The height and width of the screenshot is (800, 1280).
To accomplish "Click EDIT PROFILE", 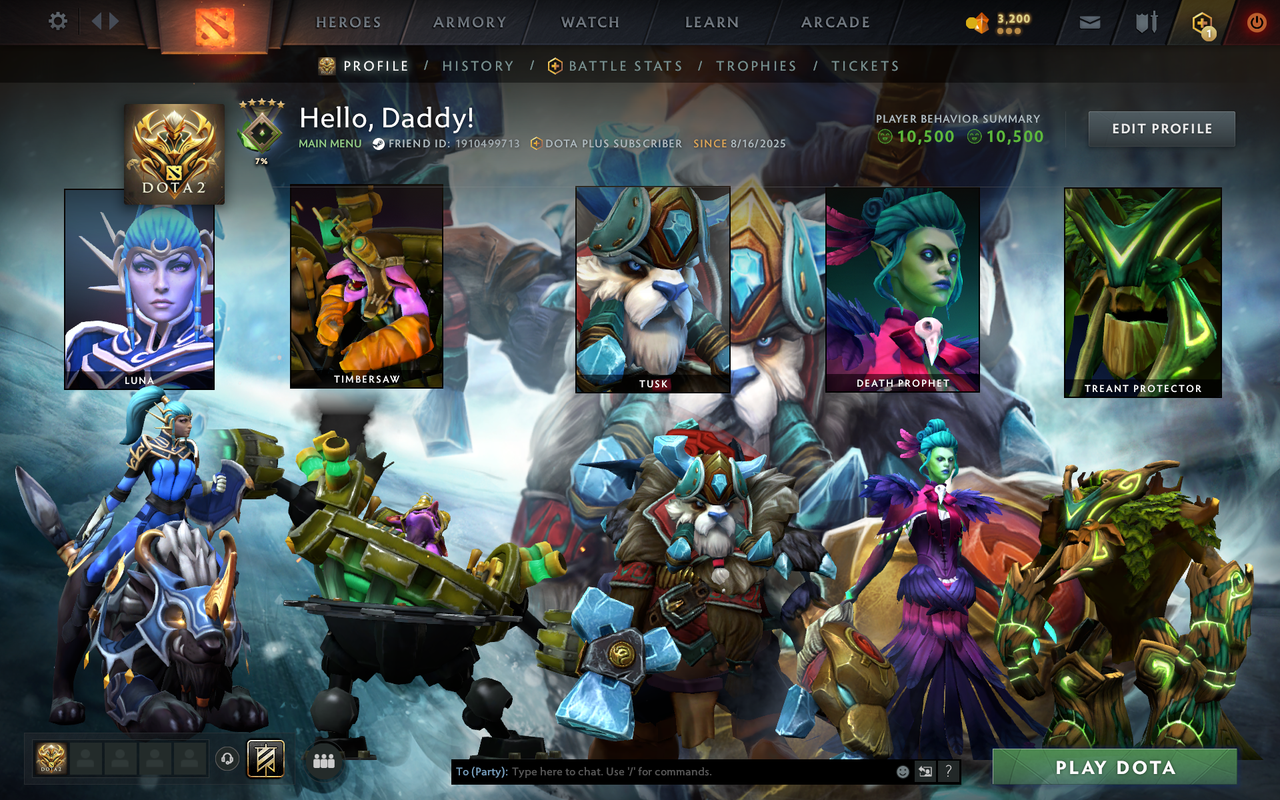I will [1161, 128].
